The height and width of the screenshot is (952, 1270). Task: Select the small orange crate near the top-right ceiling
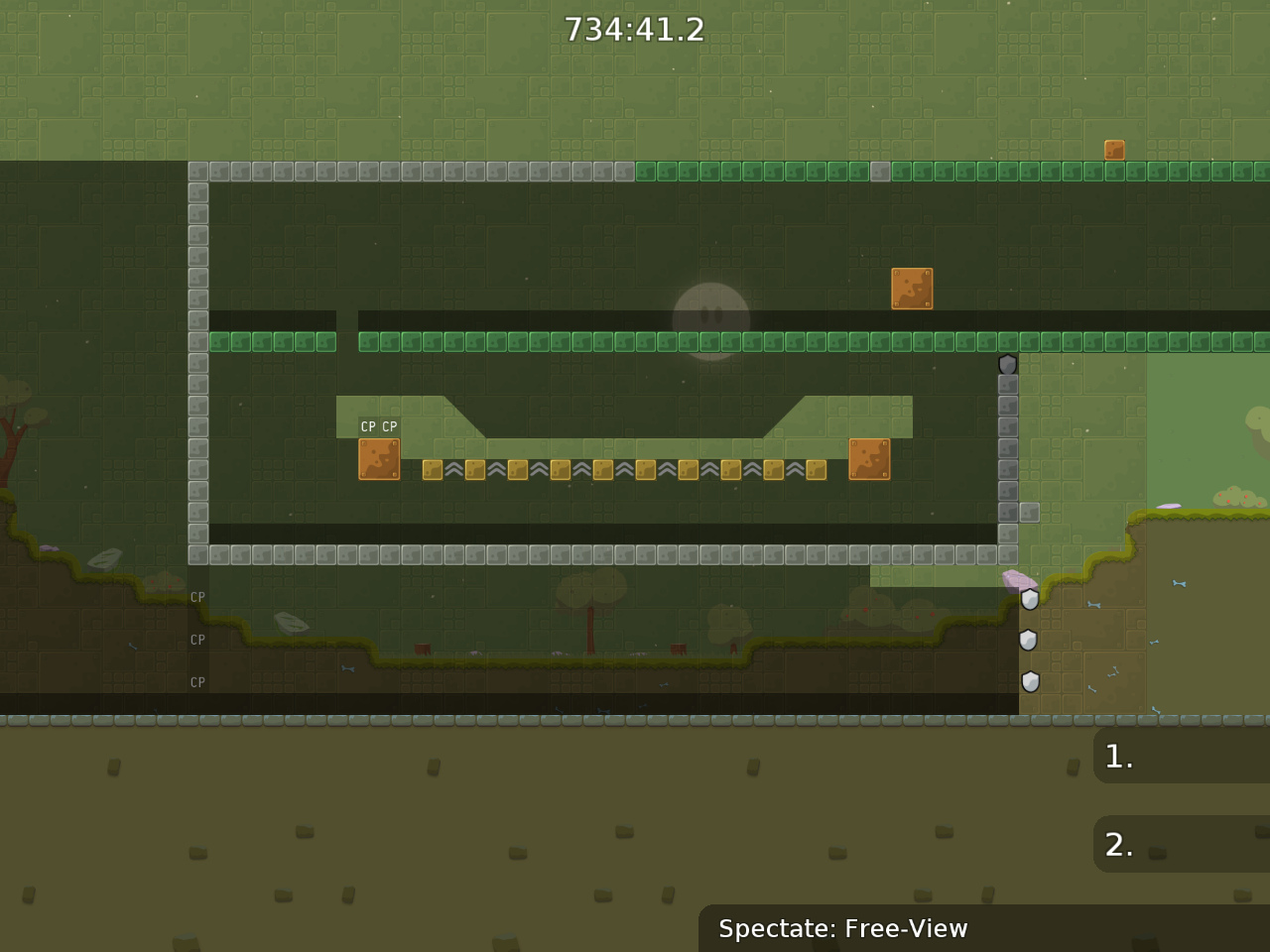coord(1113,149)
